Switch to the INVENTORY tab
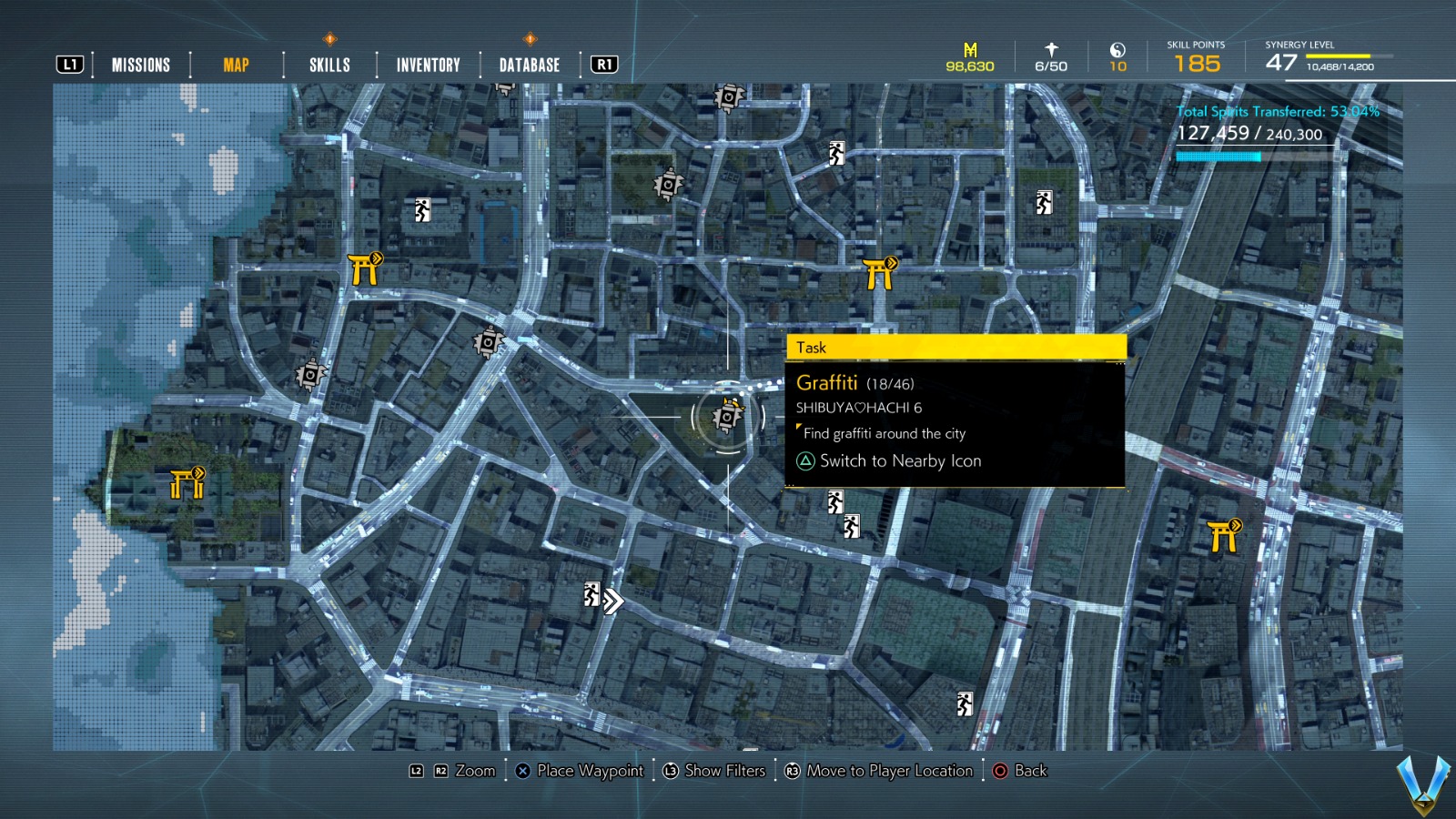The height and width of the screenshot is (819, 1456). (x=427, y=65)
